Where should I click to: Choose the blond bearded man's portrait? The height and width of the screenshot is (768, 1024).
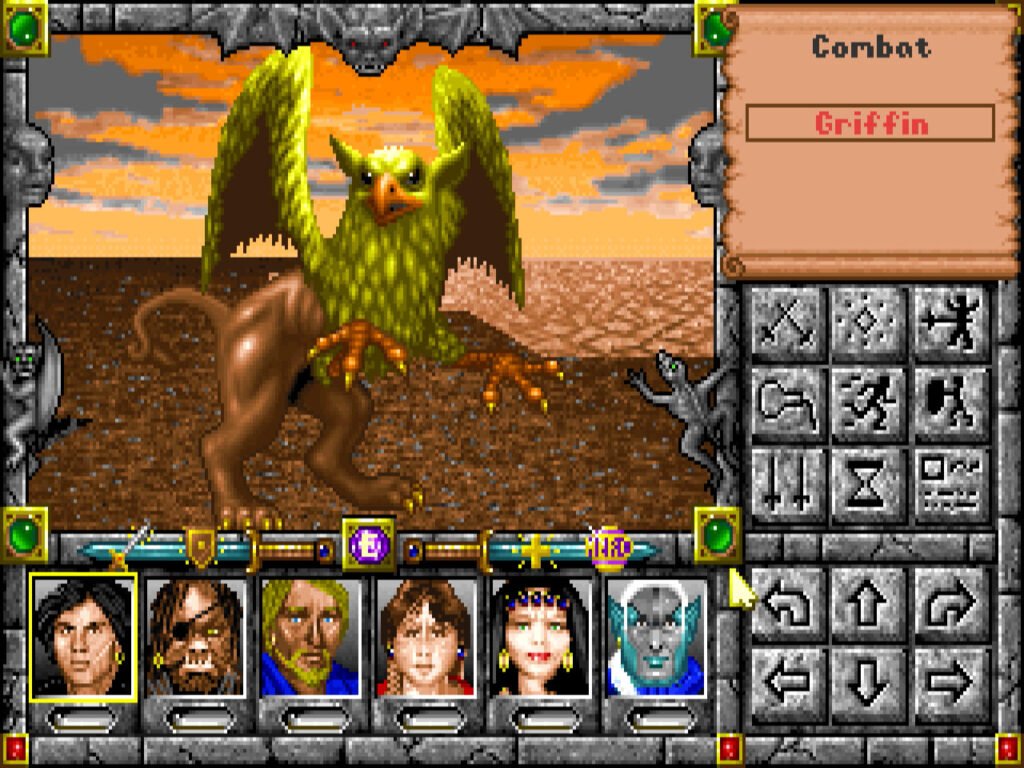pyautogui.click(x=310, y=637)
